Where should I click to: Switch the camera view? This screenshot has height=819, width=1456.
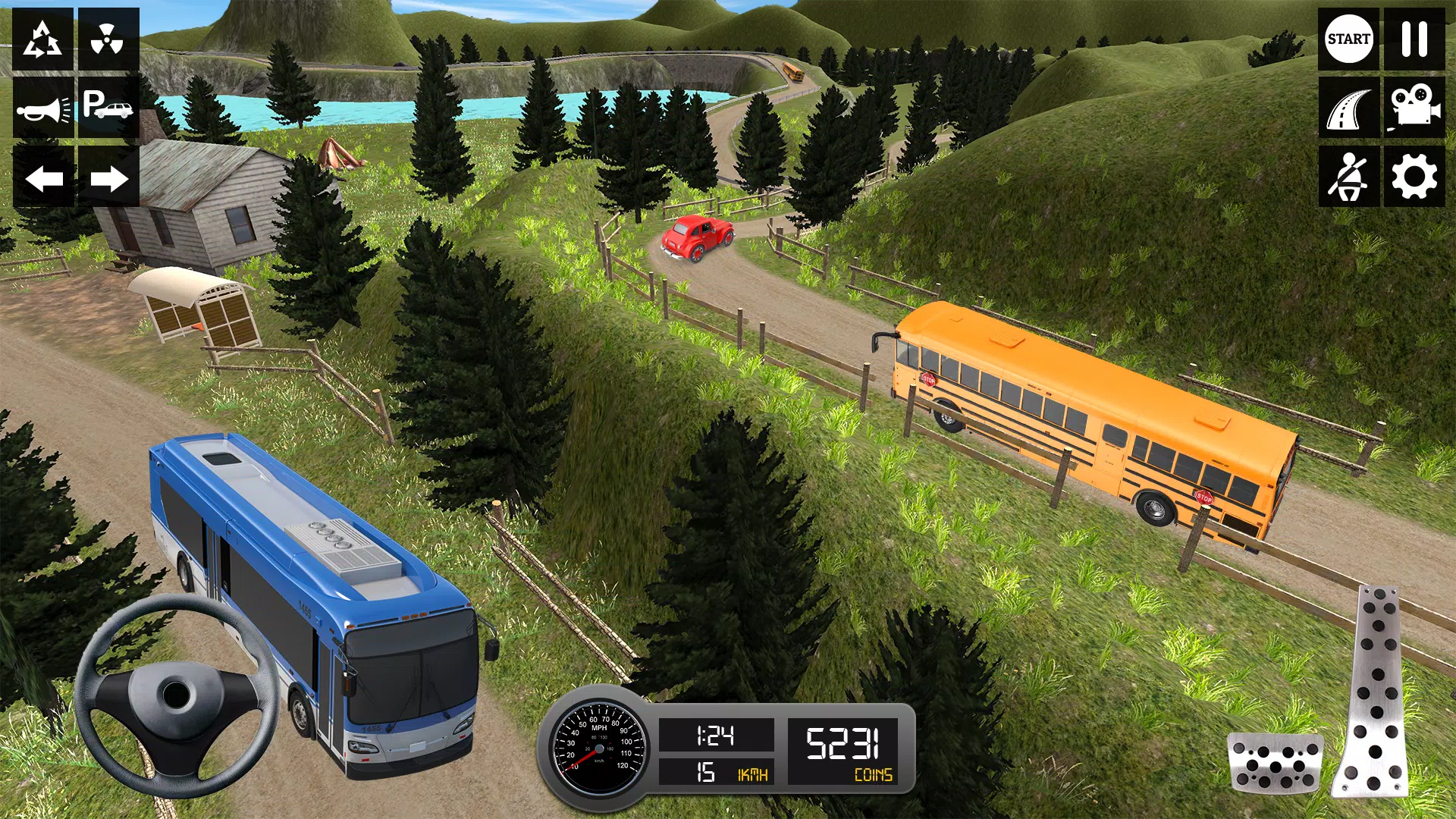(1414, 108)
